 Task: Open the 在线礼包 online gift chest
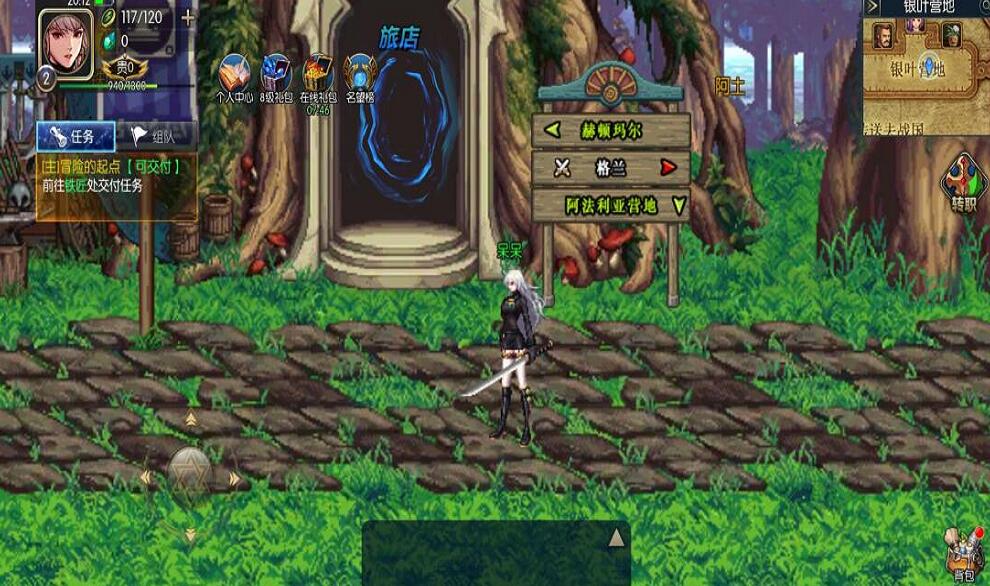tap(318, 77)
